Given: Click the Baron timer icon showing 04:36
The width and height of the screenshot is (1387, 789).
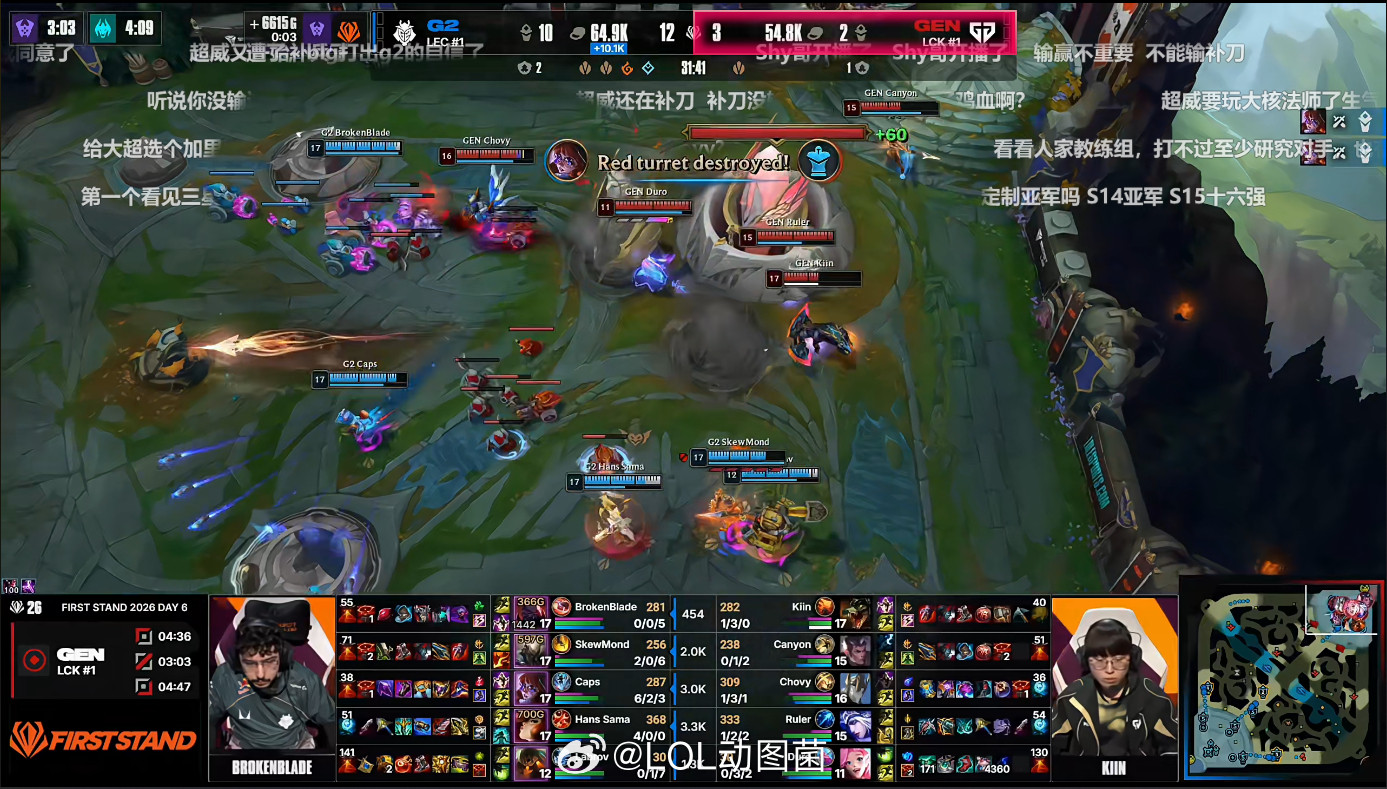Looking at the screenshot, I should pos(144,636).
